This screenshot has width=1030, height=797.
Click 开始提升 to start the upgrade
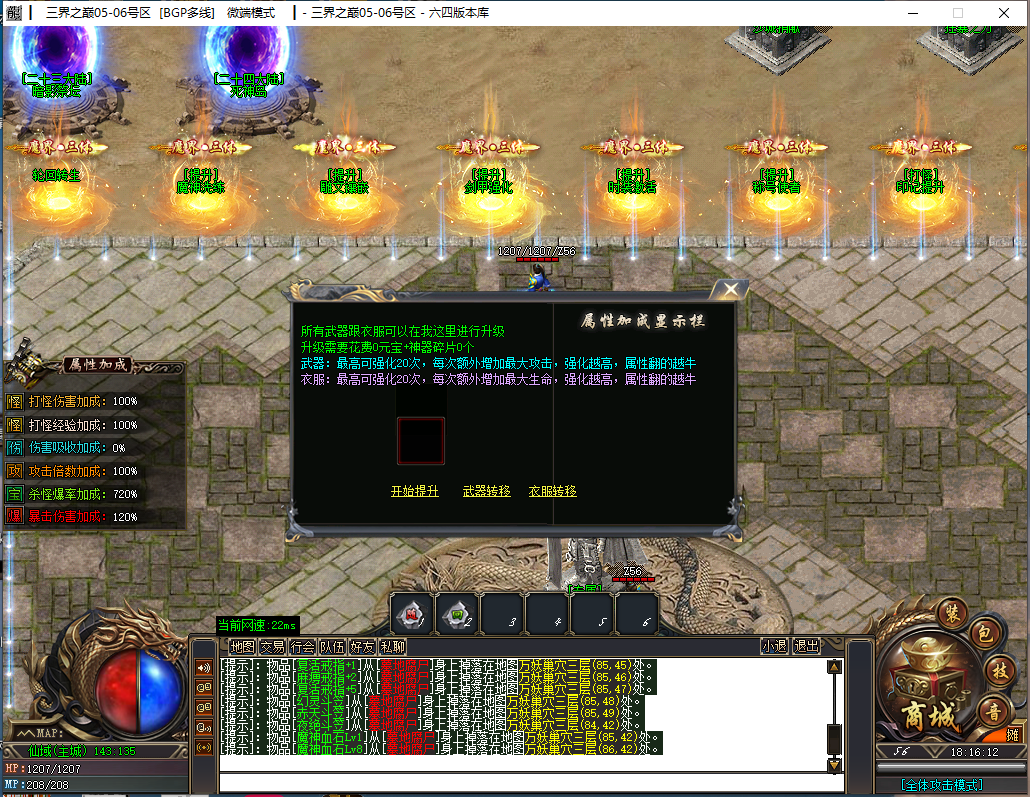coord(414,491)
